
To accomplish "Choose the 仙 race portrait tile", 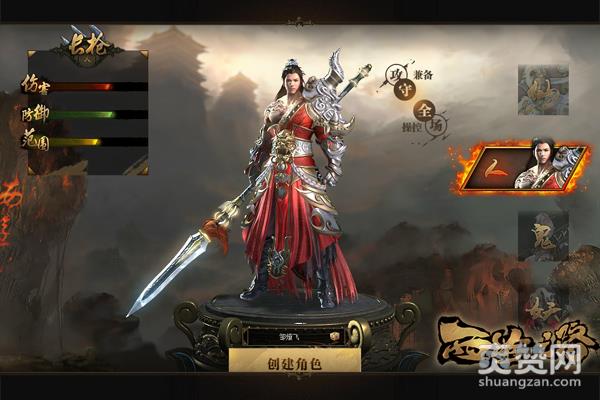I will click(542, 90).
